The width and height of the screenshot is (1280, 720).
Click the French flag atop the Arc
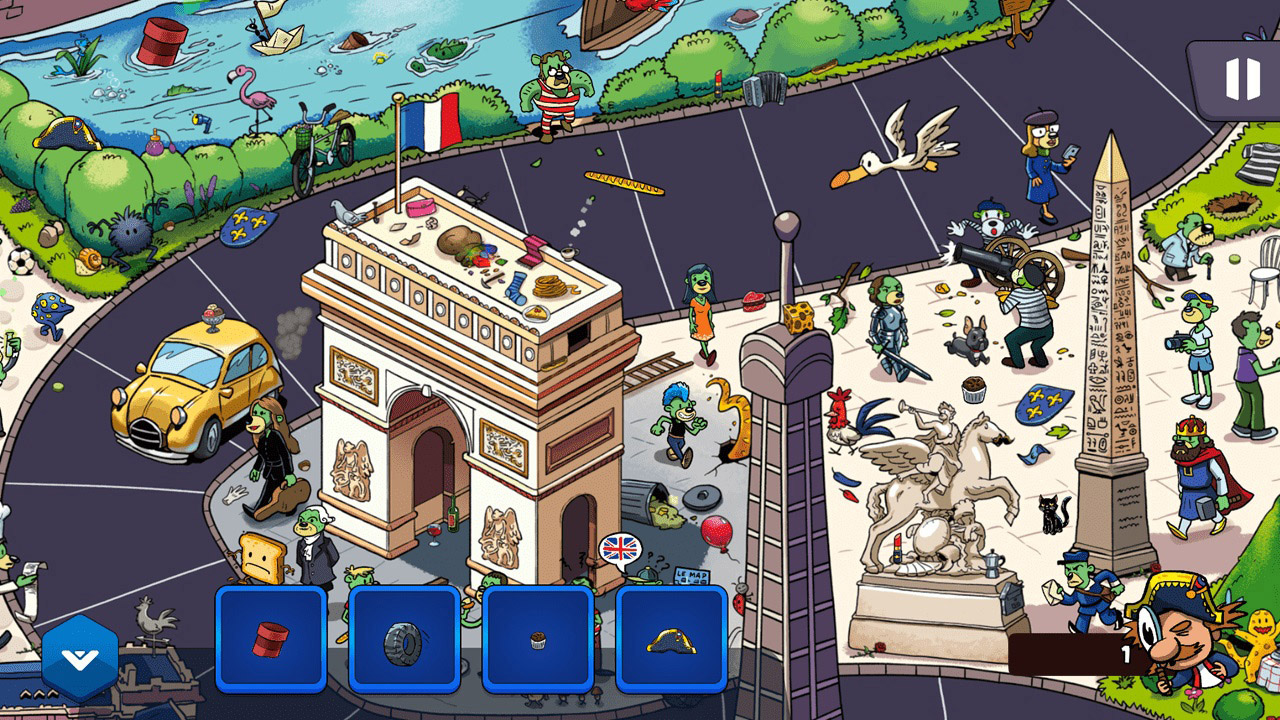coord(432,120)
